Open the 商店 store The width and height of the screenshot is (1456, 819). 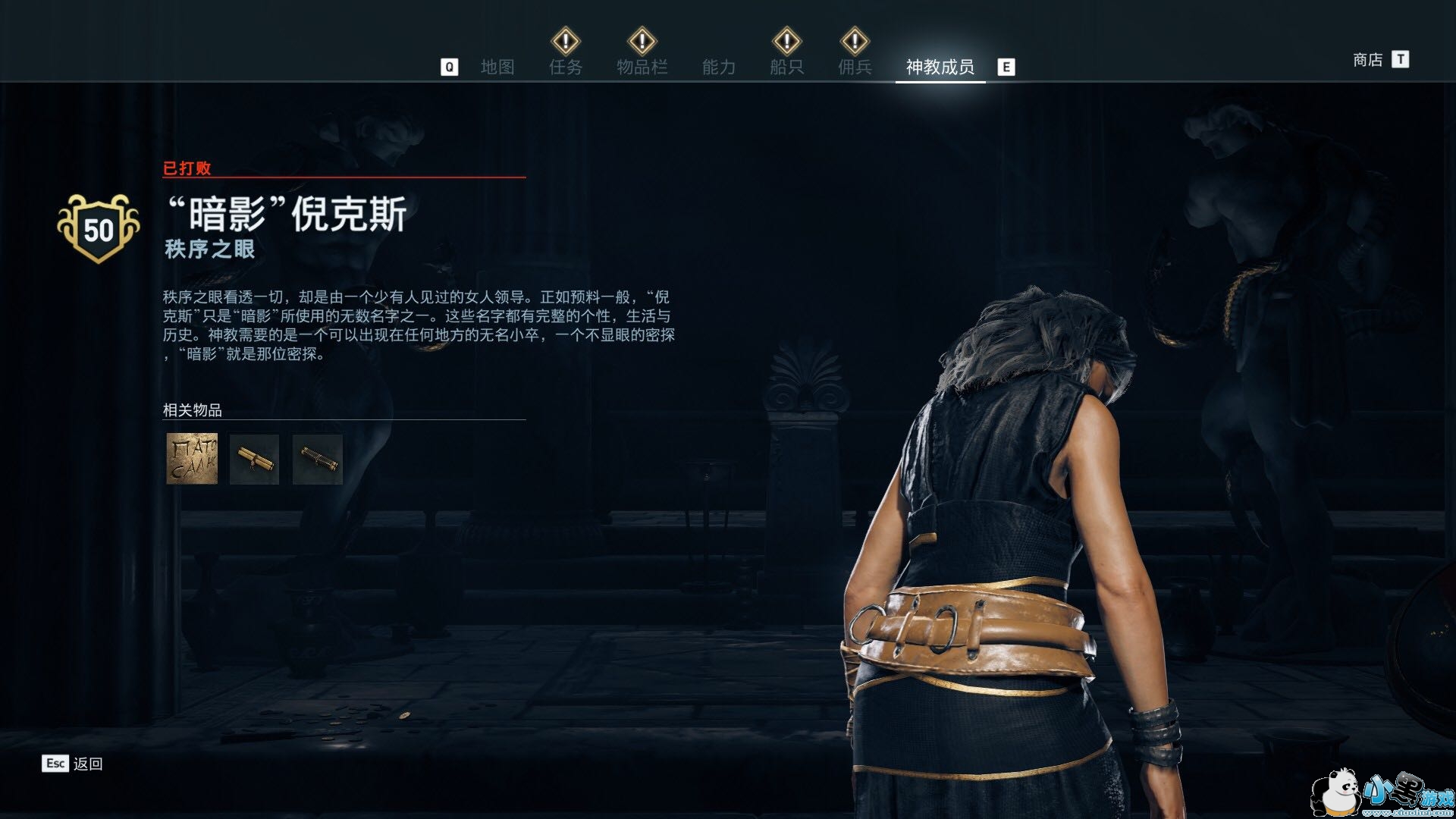click(x=1367, y=60)
